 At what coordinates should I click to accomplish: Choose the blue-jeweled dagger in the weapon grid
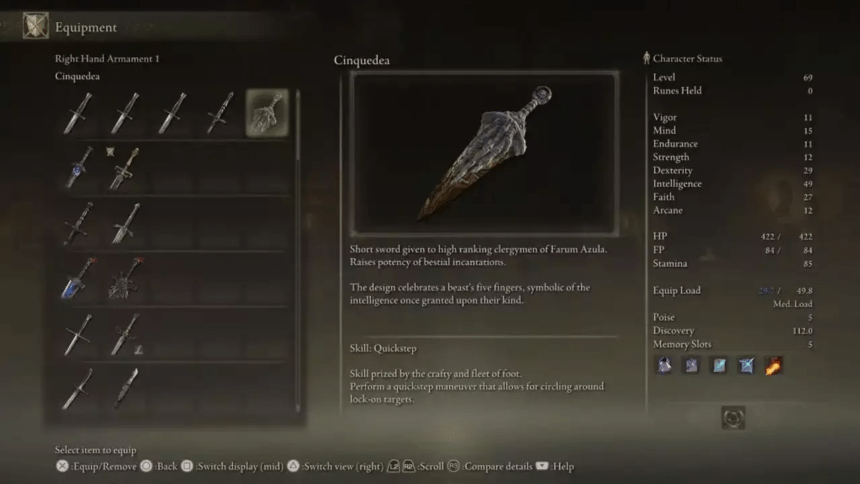click(78, 168)
